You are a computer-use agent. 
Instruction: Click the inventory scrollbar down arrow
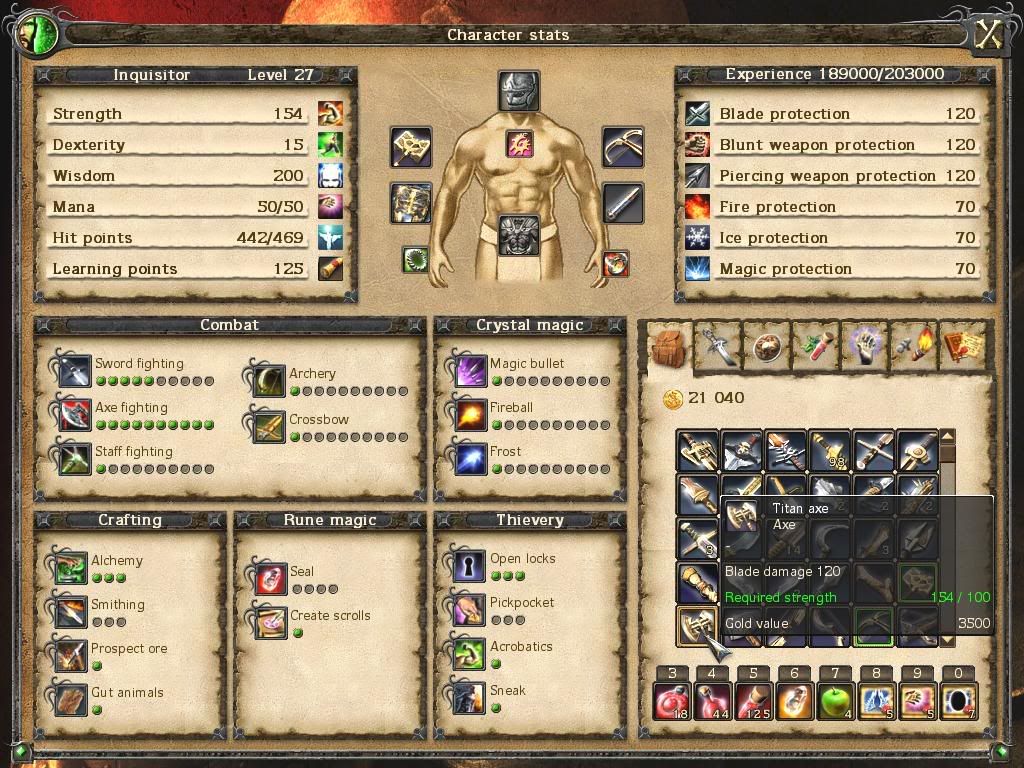pyautogui.click(x=947, y=639)
